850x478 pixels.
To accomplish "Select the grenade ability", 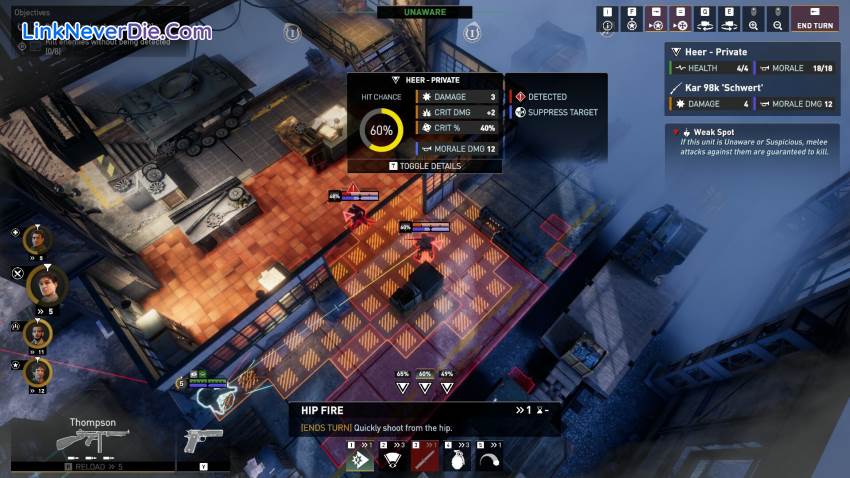I will click(456, 458).
